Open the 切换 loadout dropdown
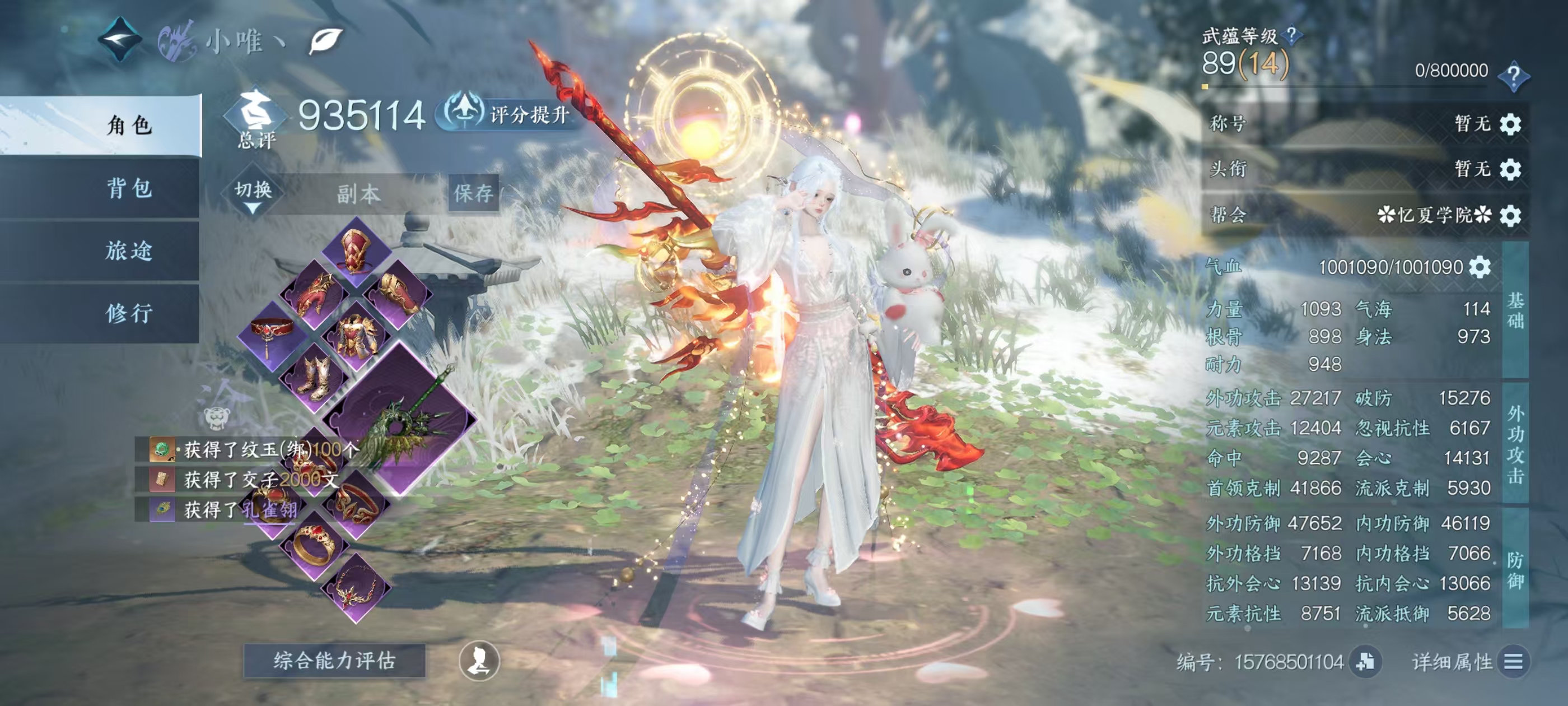 (x=253, y=194)
